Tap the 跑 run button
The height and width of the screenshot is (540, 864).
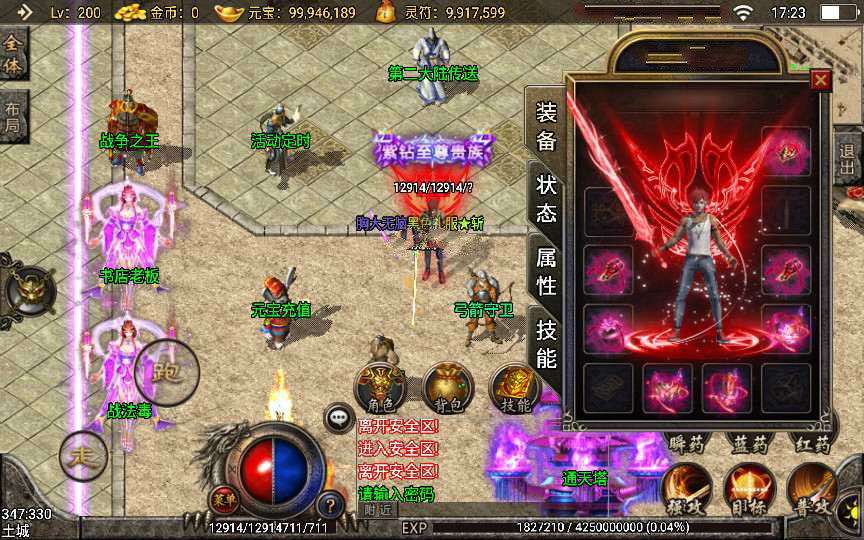click(x=166, y=372)
